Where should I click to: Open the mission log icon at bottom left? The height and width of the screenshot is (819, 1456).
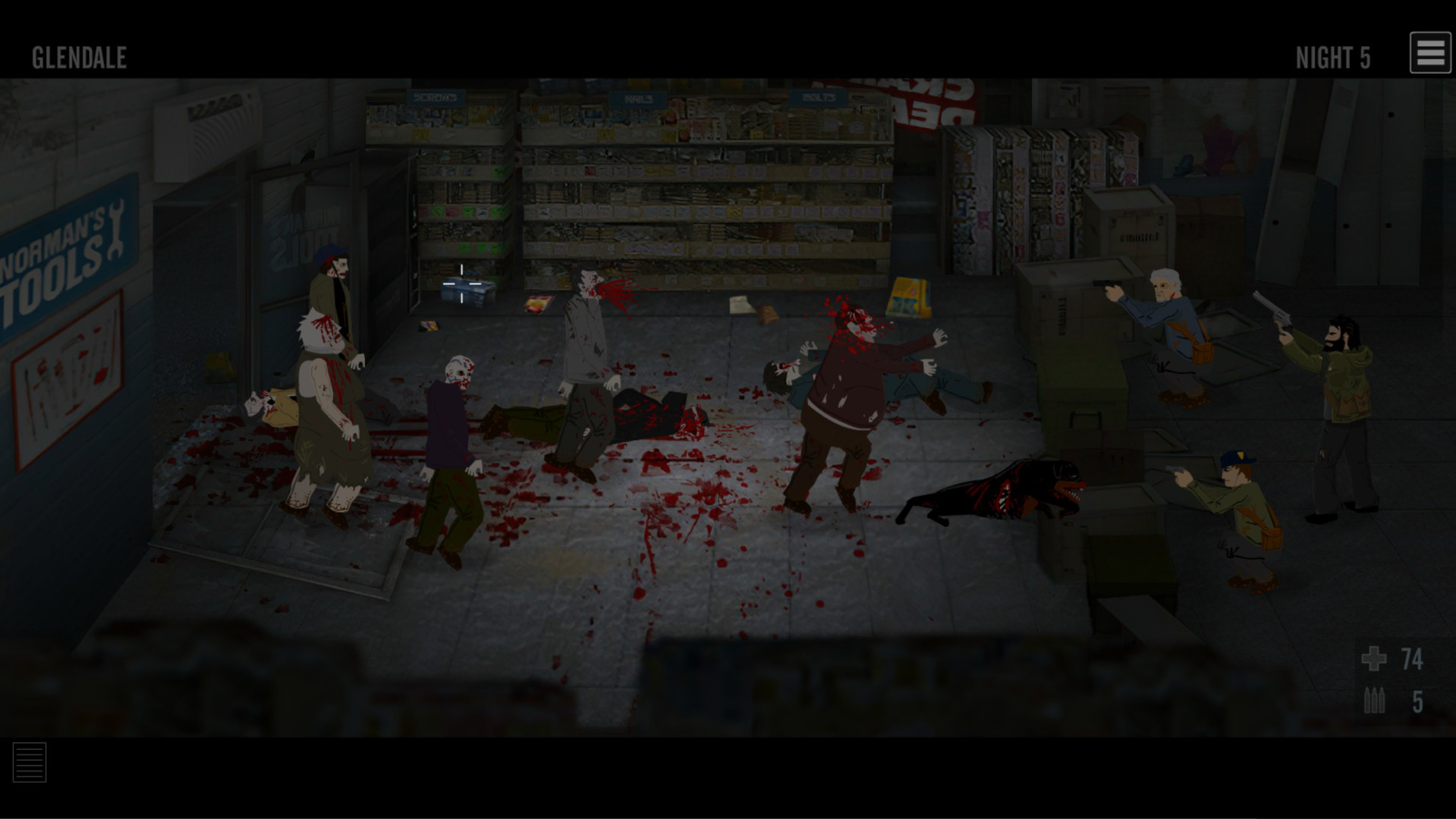pyautogui.click(x=30, y=762)
